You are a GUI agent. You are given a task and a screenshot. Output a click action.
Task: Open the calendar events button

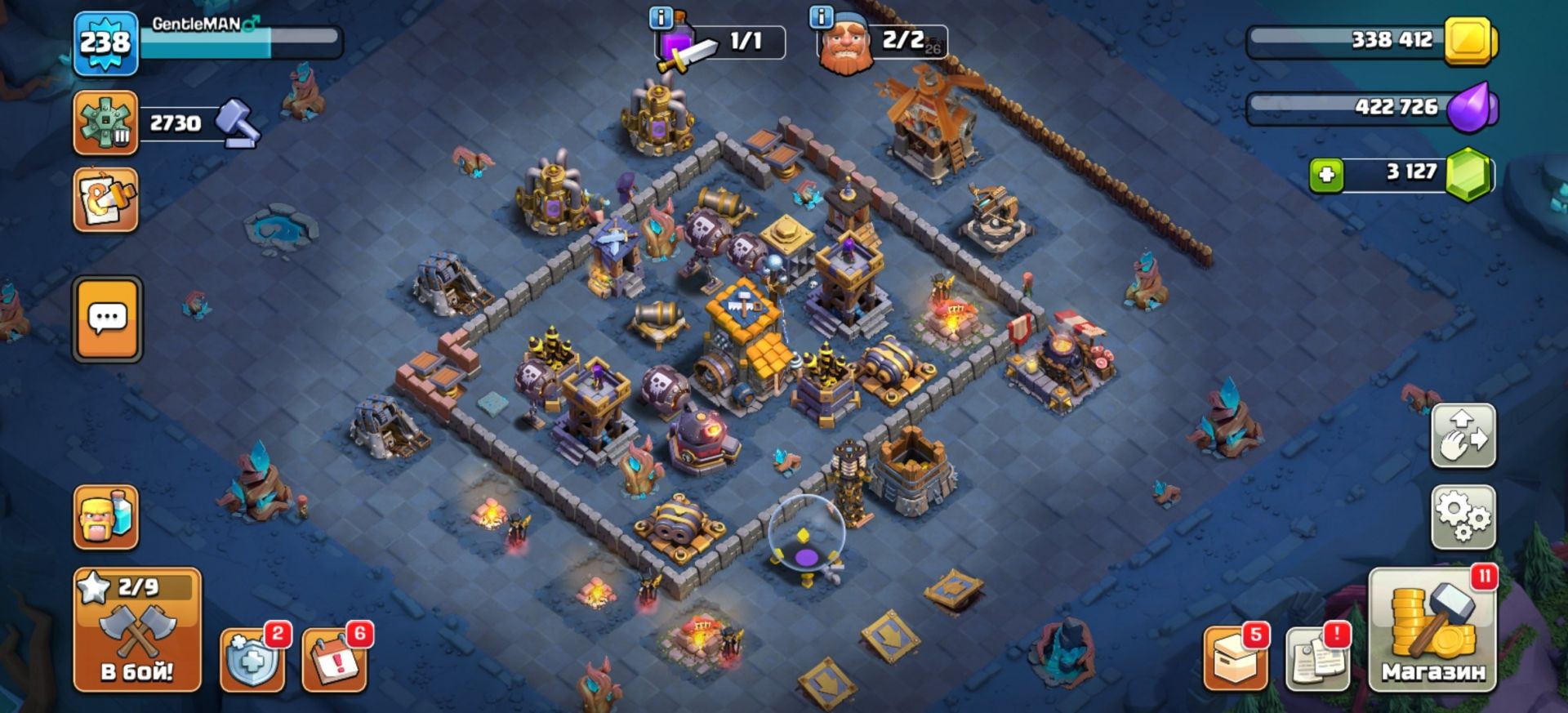pyautogui.click(x=334, y=662)
